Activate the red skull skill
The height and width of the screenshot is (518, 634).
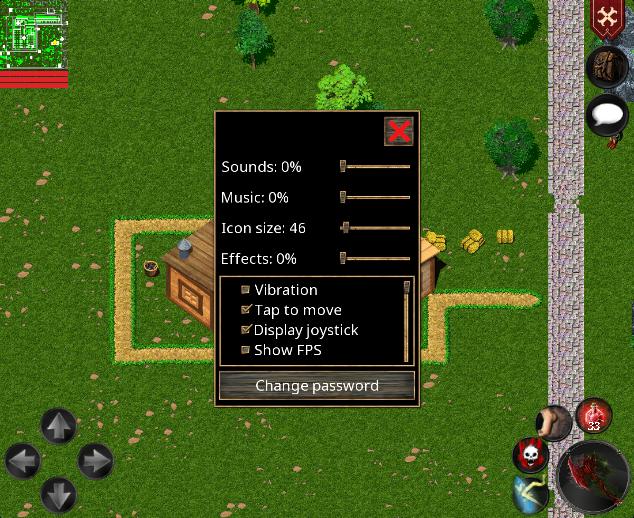coord(531,455)
